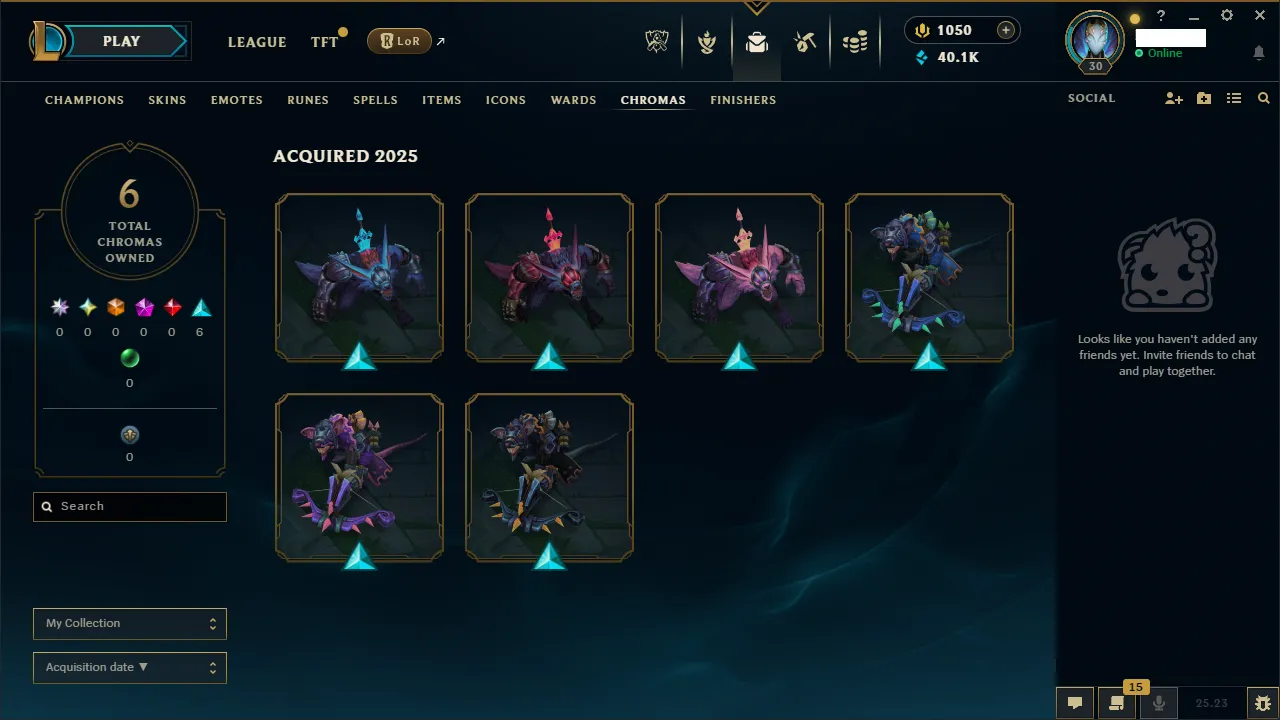
Task: Toggle the microphone mute button
Action: (1158, 703)
